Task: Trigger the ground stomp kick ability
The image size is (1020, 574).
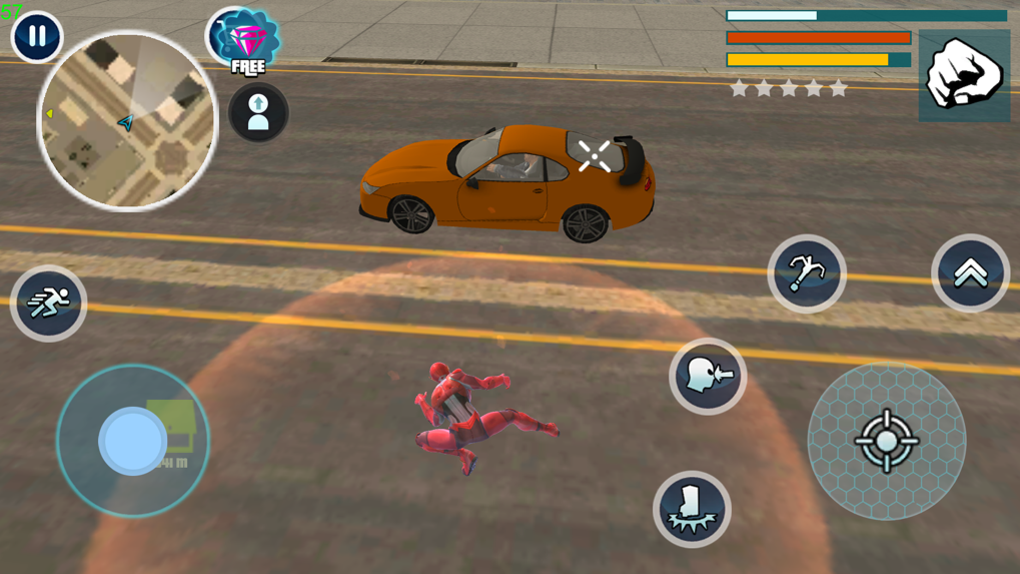Action: click(x=692, y=509)
